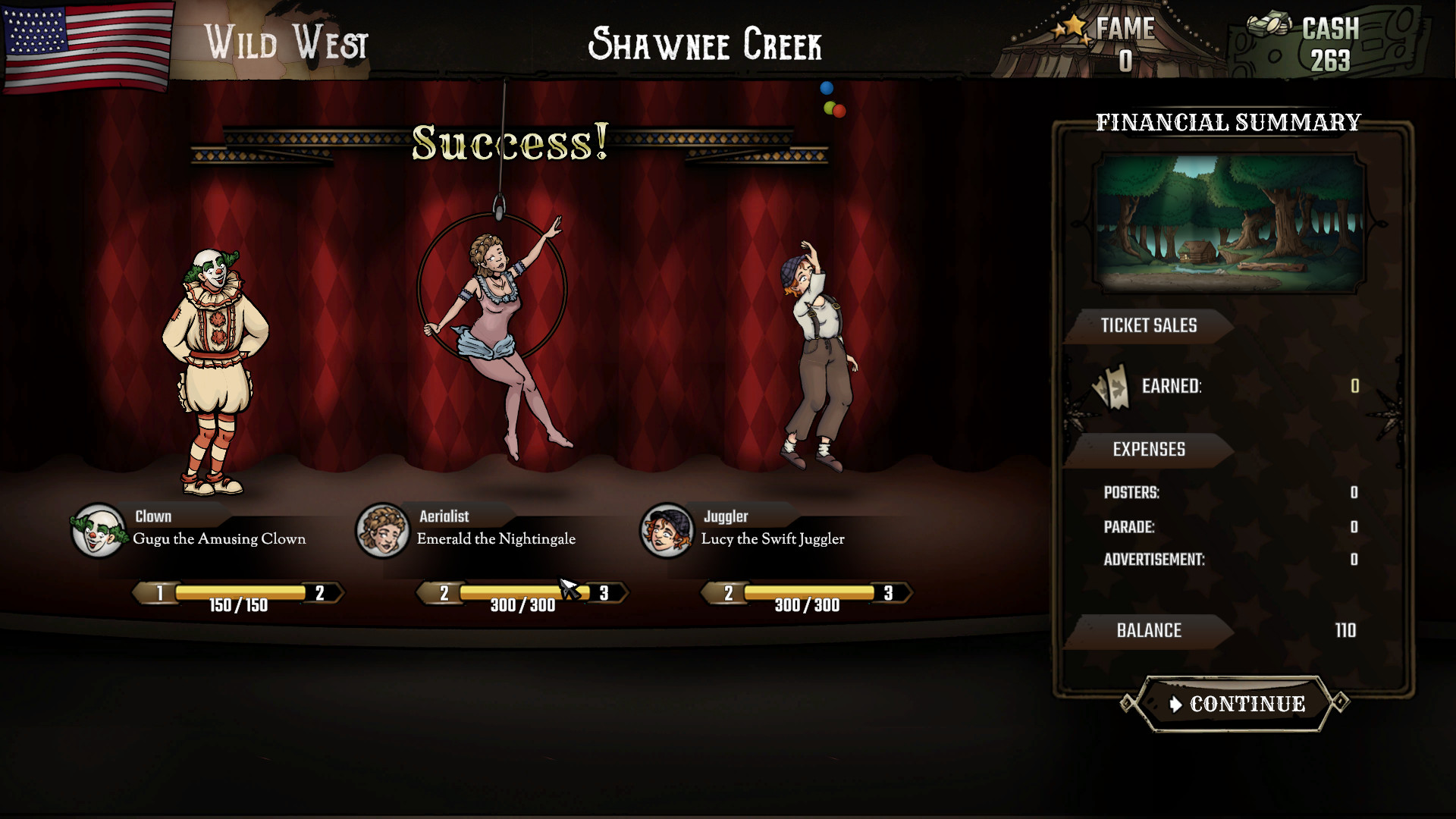Select Emerald the Nightingale's portrait
This screenshot has width=1456, height=819.
382,531
